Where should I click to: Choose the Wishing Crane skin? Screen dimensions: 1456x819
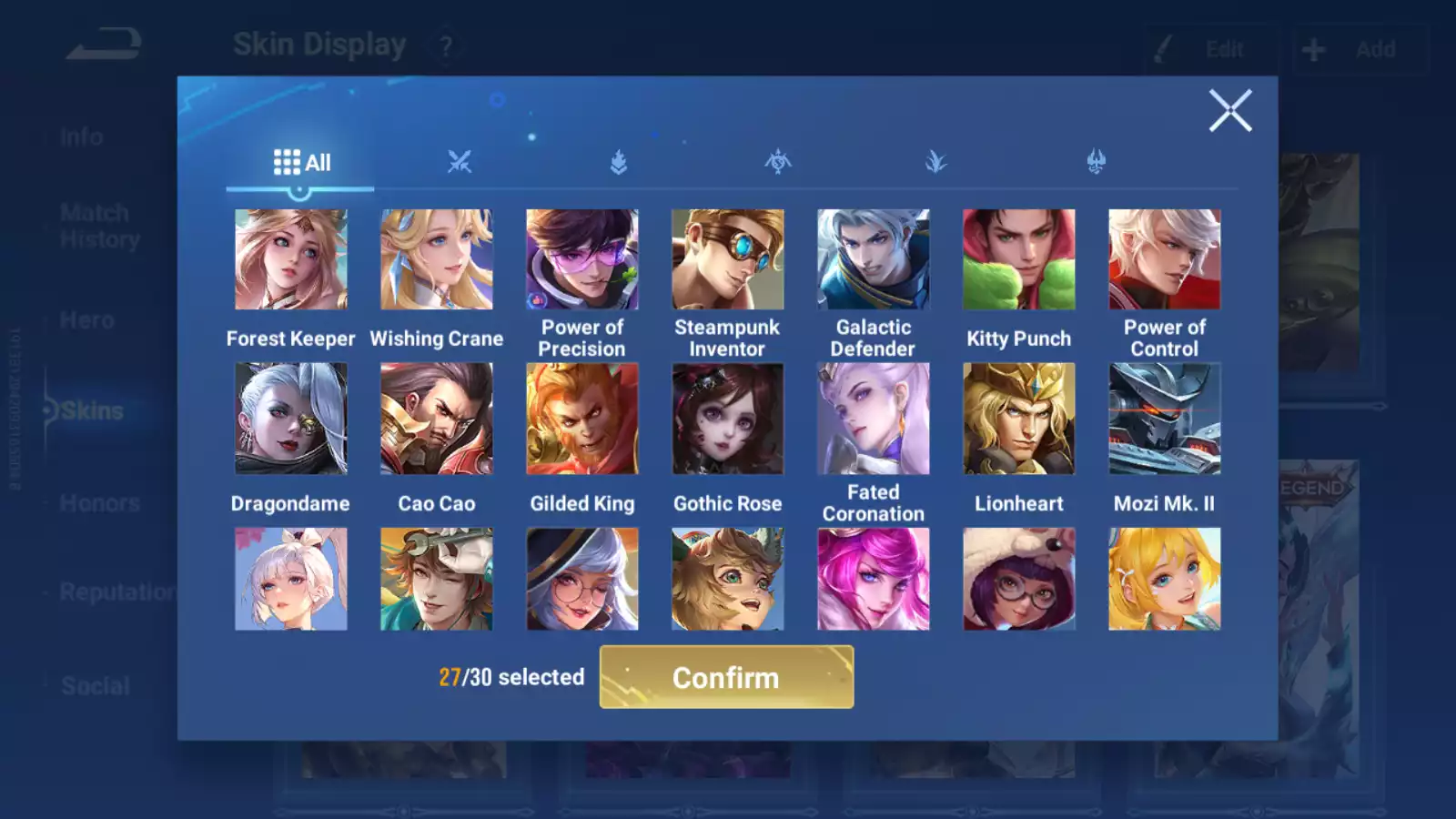(x=437, y=260)
